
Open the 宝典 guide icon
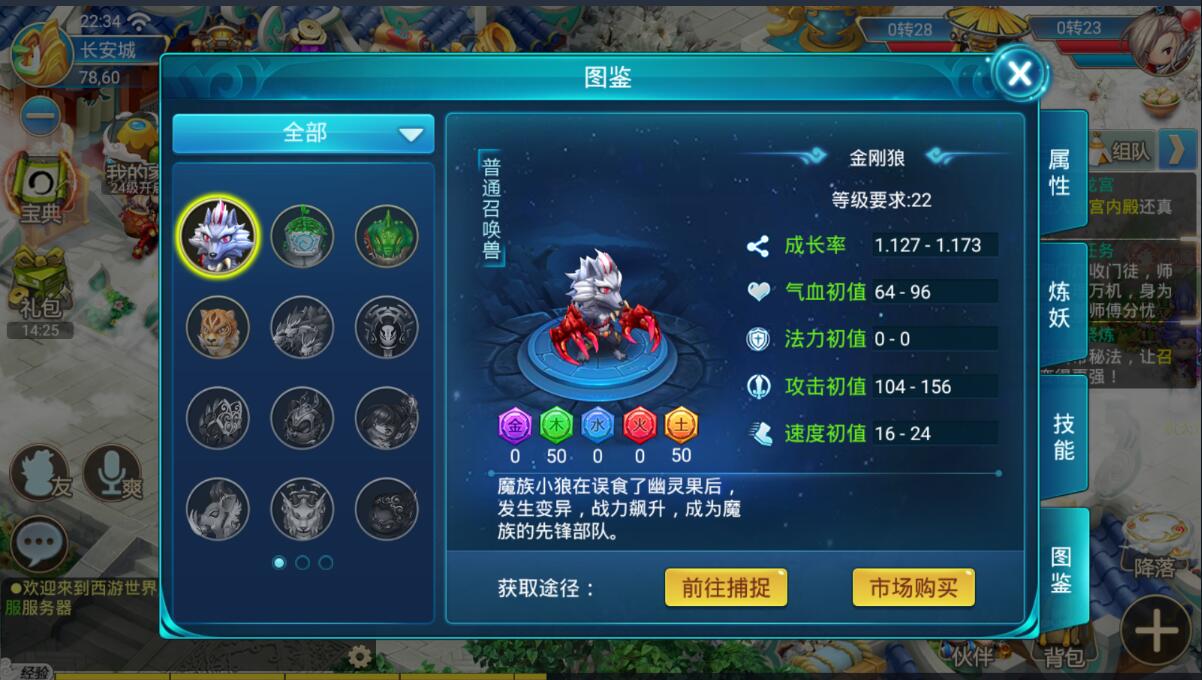pos(41,187)
